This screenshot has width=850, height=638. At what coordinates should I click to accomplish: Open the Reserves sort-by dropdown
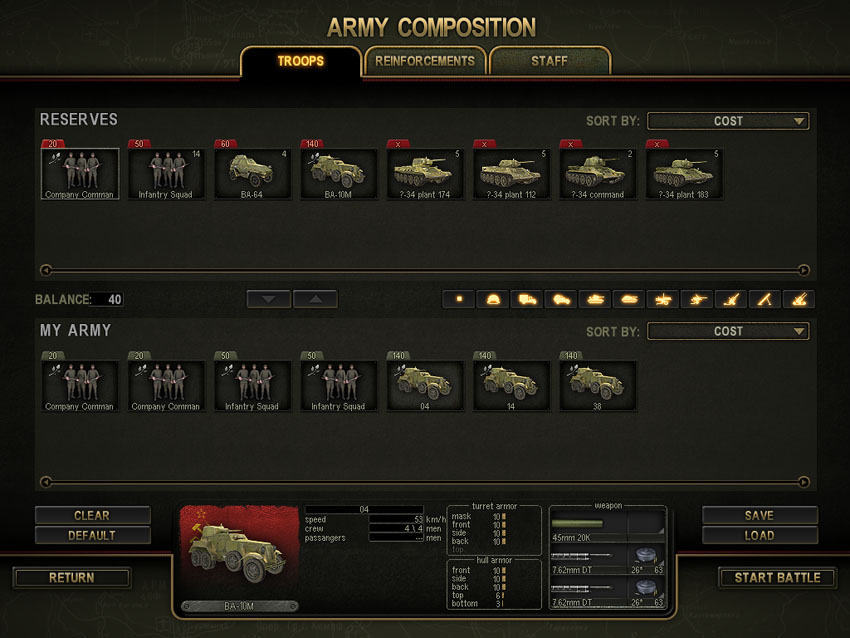point(728,121)
